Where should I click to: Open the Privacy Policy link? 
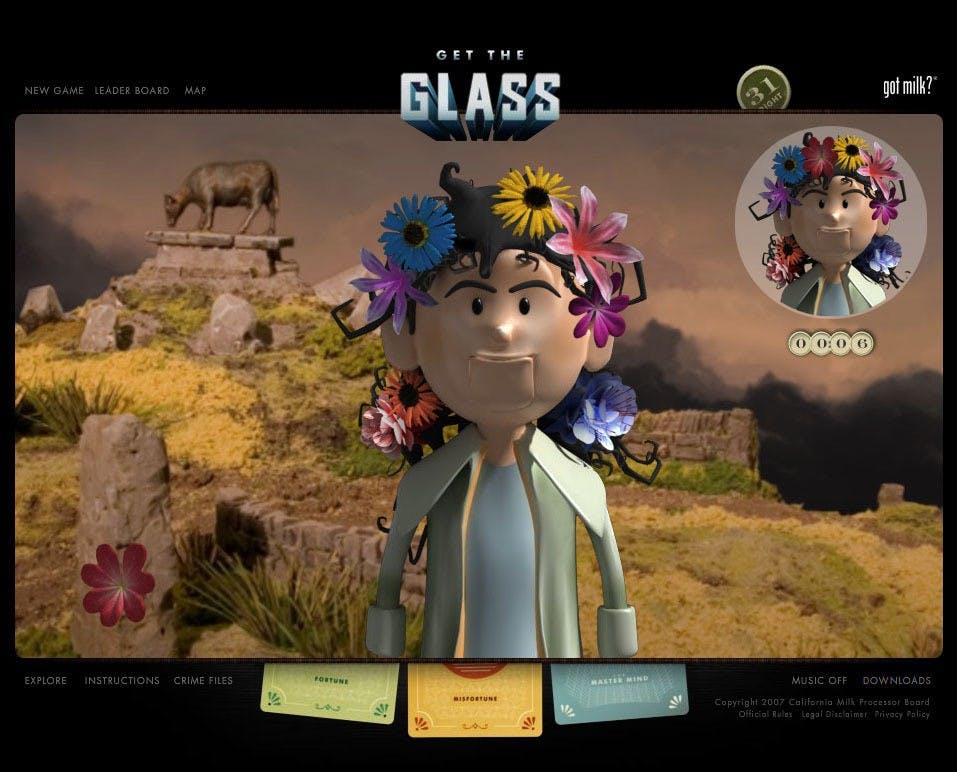tap(902, 715)
